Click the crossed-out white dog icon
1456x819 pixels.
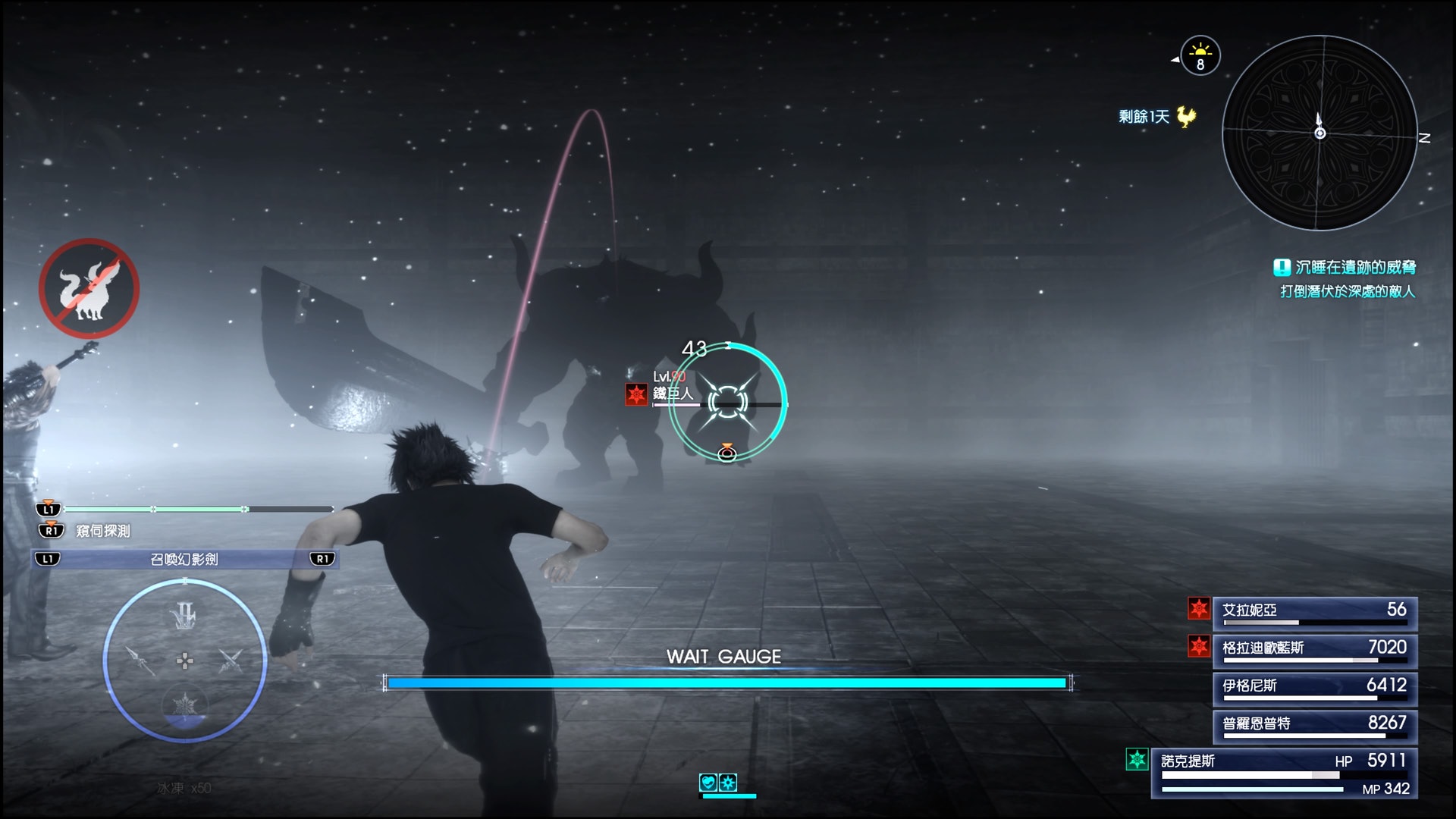89,289
